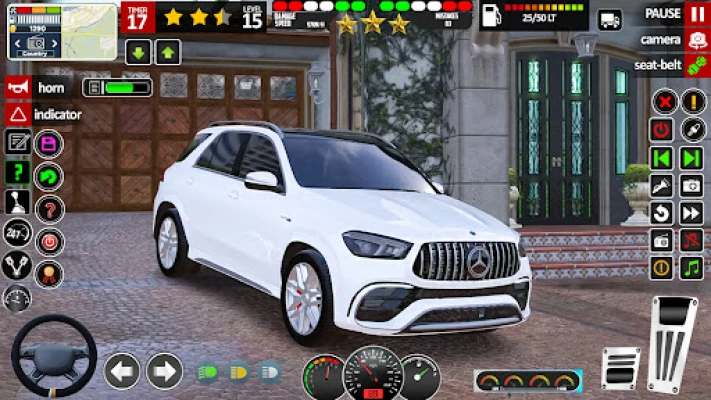The width and height of the screenshot is (711, 400).
Task: Open the green question mark help
Action: 17,172
